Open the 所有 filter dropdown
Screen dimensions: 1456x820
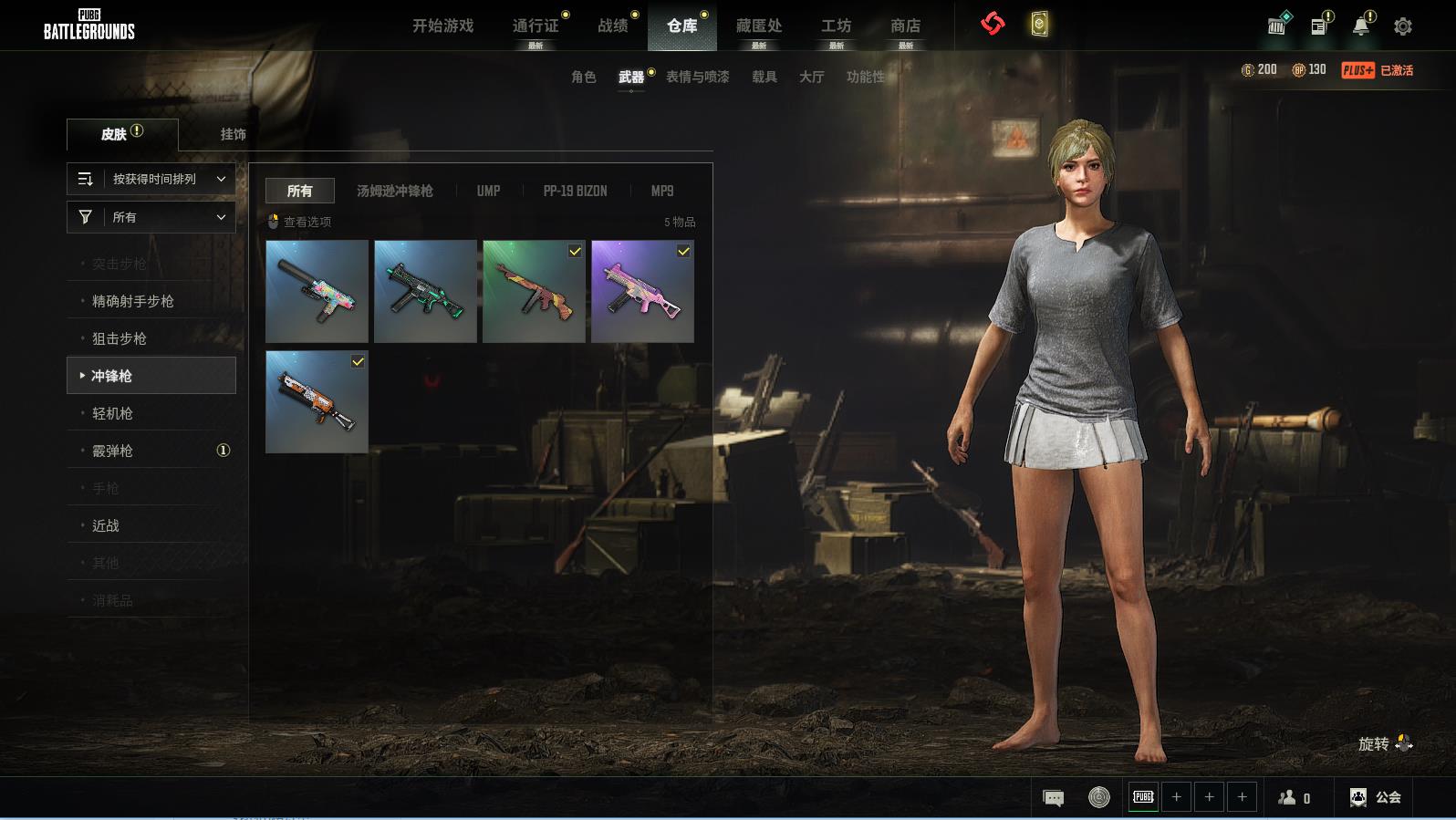click(x=151, y=217)
